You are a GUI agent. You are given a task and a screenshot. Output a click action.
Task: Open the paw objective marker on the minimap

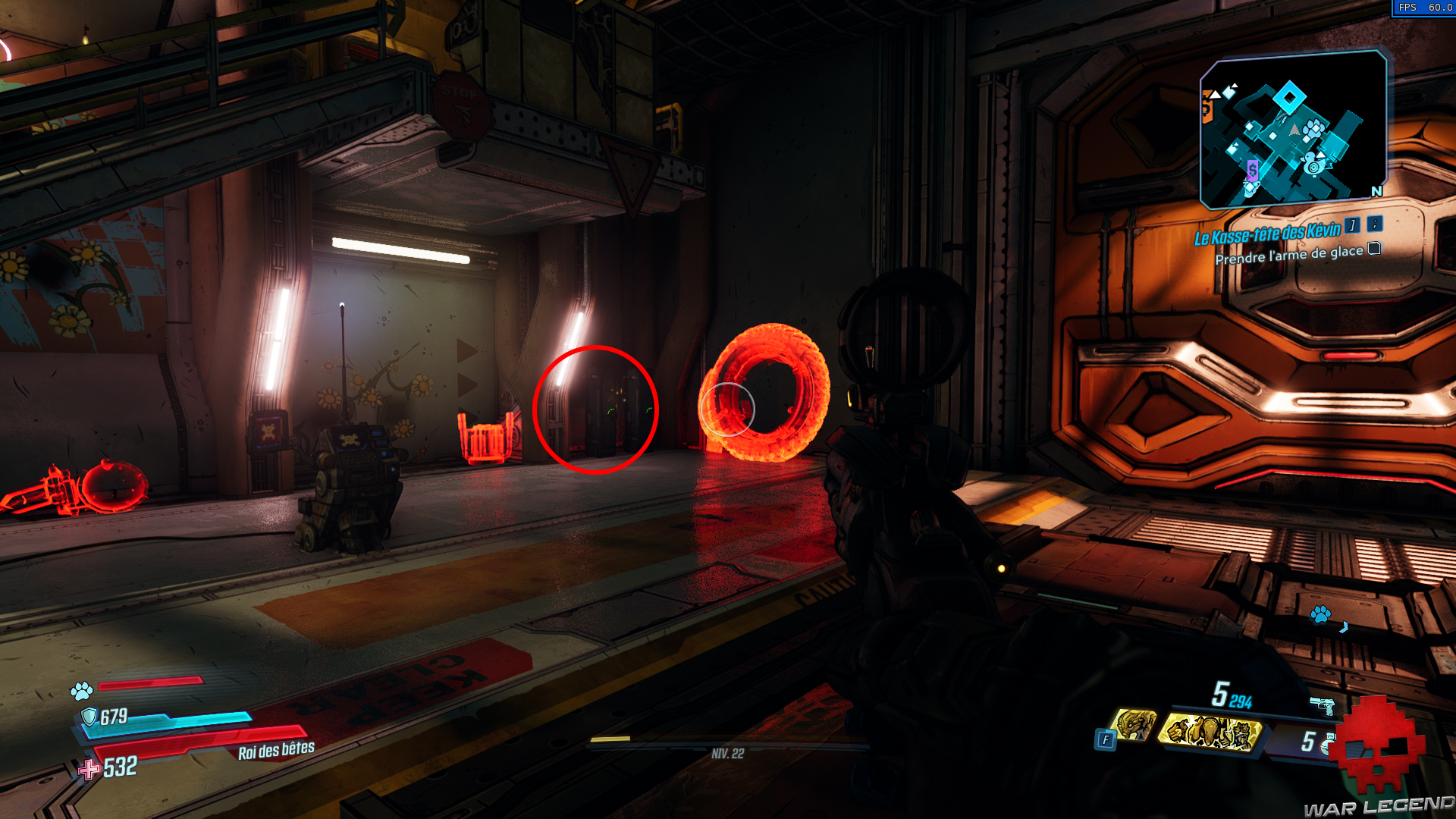[x=1313, y=130]
